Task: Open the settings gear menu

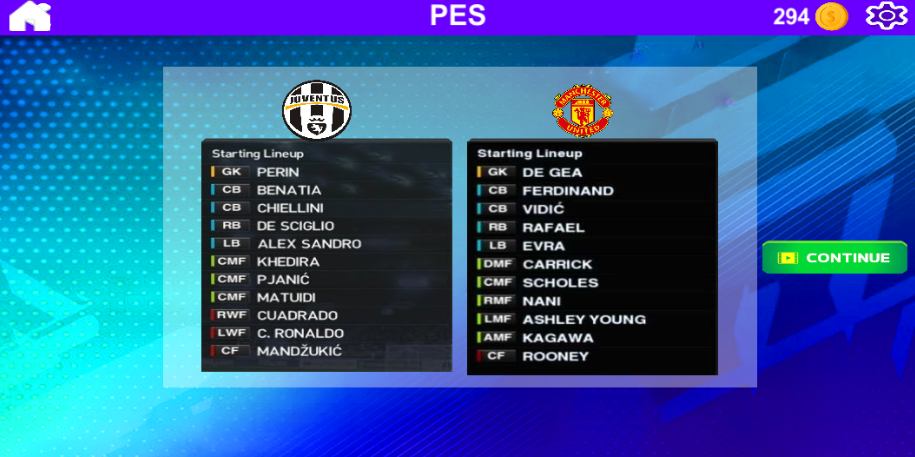Action: click(x=884, y=16)
